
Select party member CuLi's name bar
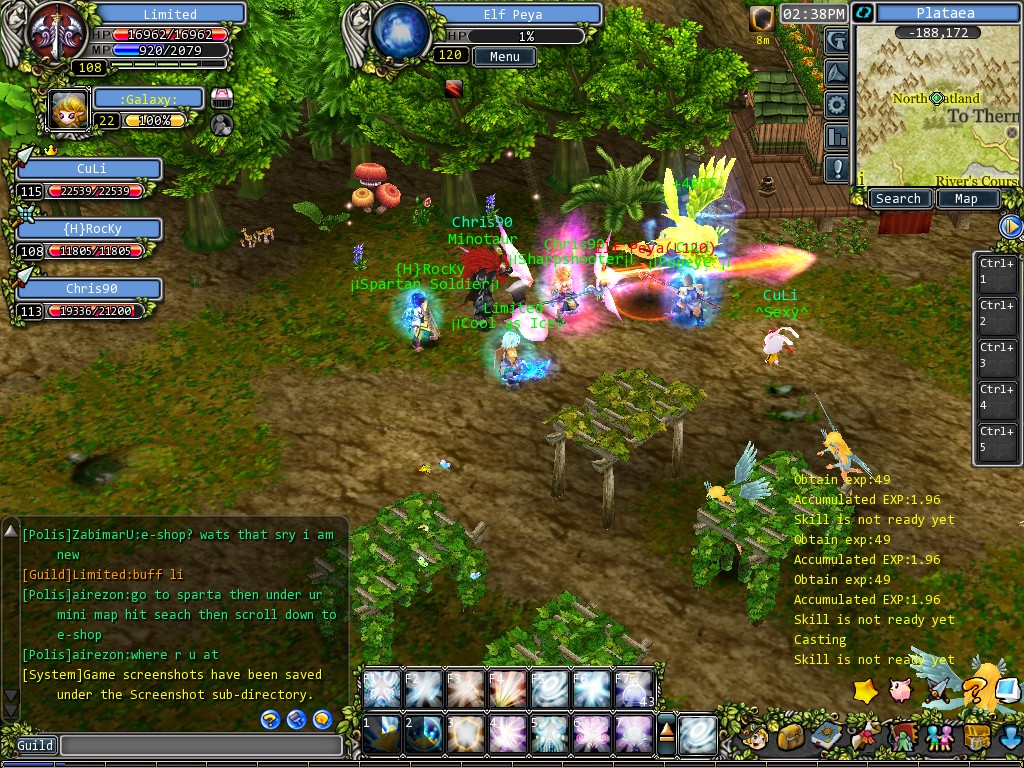[x=90, y=169]
